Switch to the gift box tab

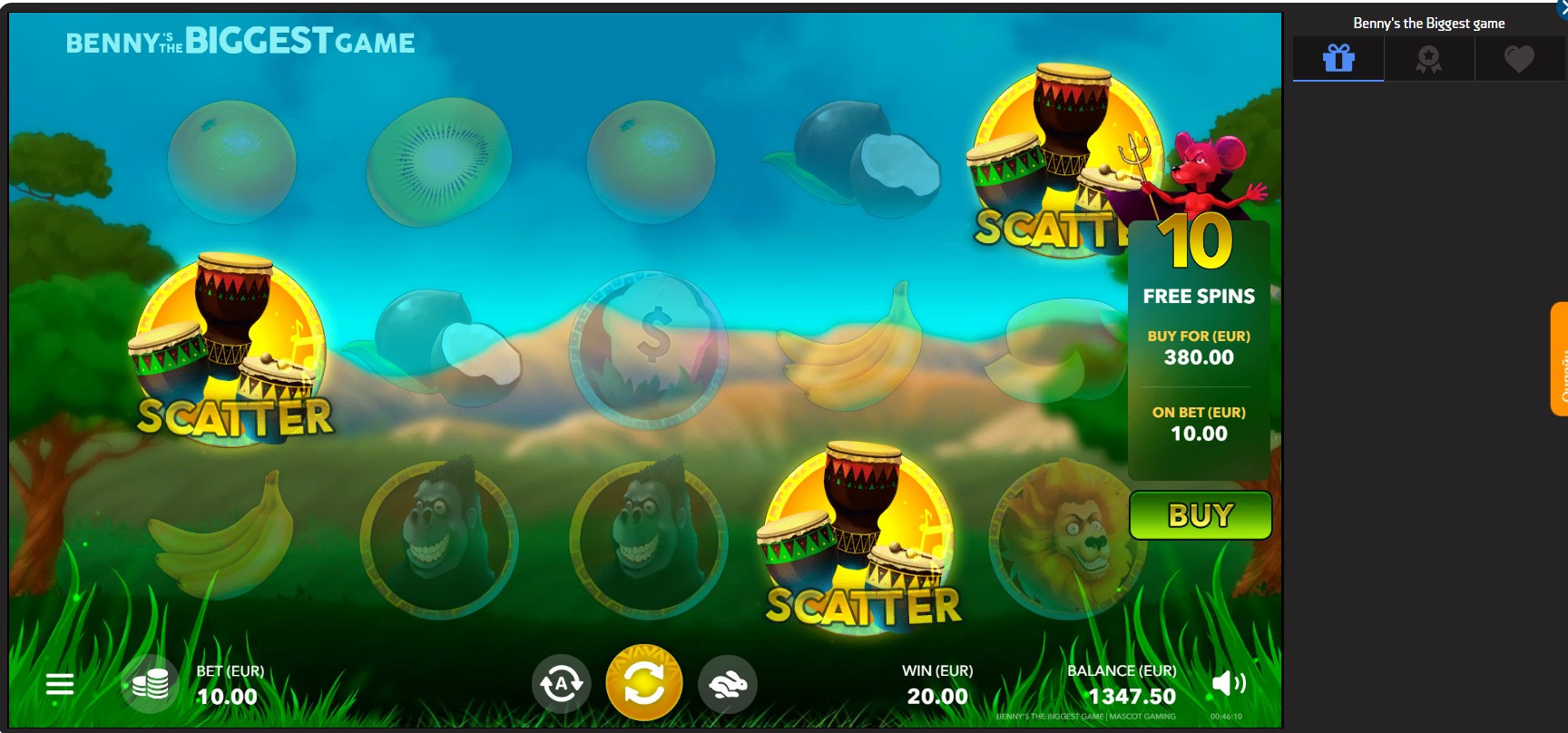(1338, 59)
